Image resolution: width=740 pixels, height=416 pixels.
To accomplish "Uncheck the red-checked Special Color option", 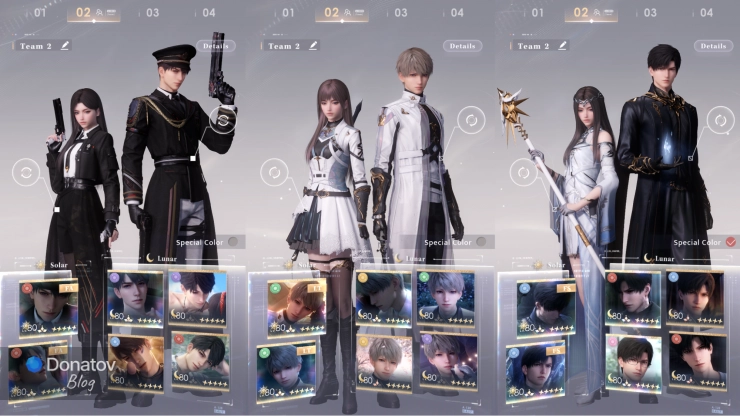I will tap(731, 241).
